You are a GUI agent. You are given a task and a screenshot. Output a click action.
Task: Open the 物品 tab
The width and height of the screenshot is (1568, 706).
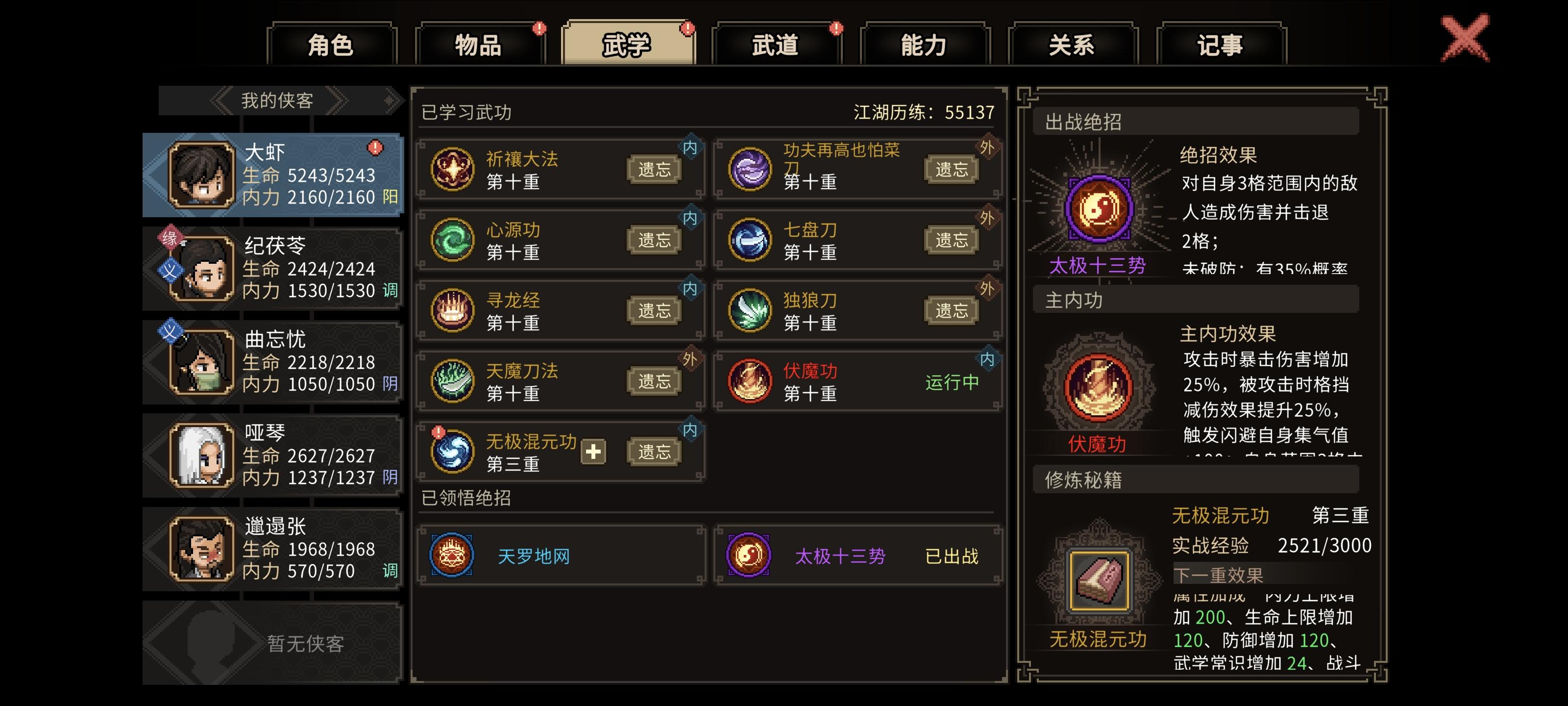(478, 44)
